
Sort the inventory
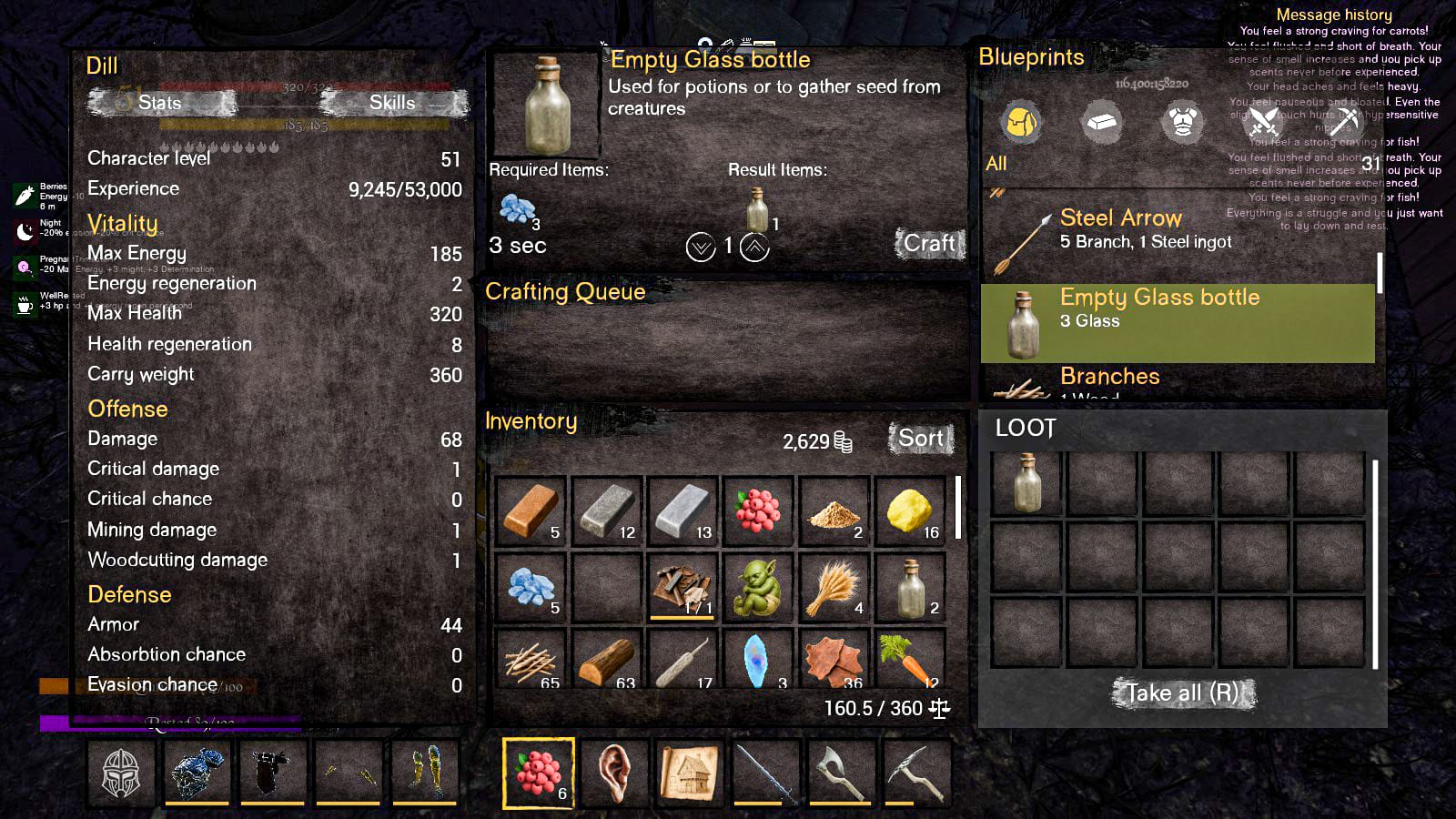pos(920,439)
